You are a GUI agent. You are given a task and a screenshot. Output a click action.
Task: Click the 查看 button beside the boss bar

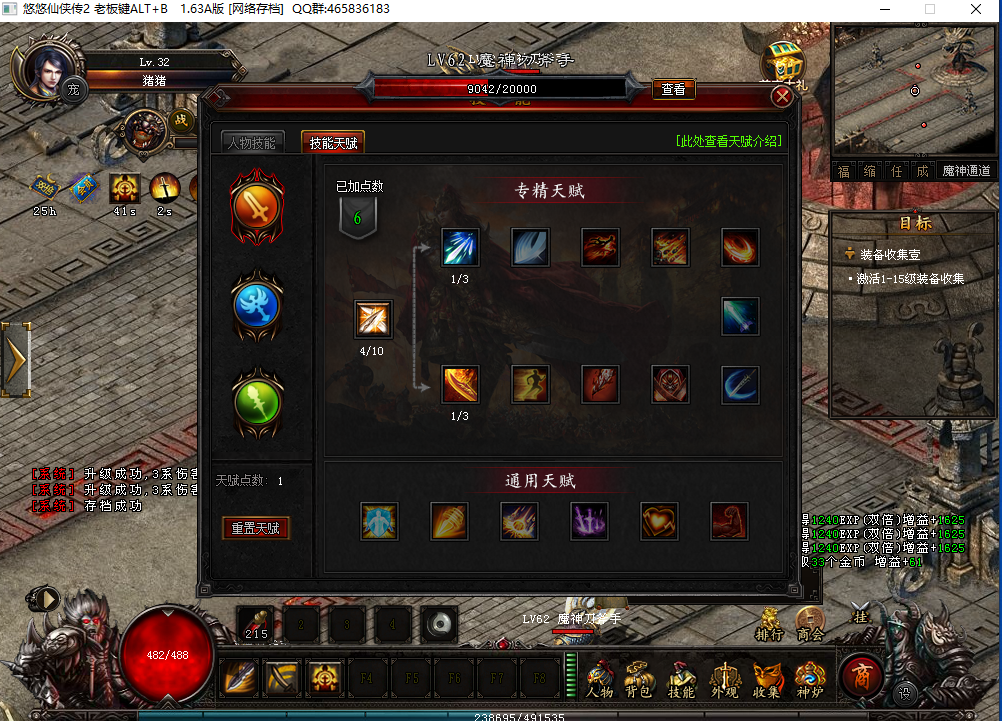(674, 89)
